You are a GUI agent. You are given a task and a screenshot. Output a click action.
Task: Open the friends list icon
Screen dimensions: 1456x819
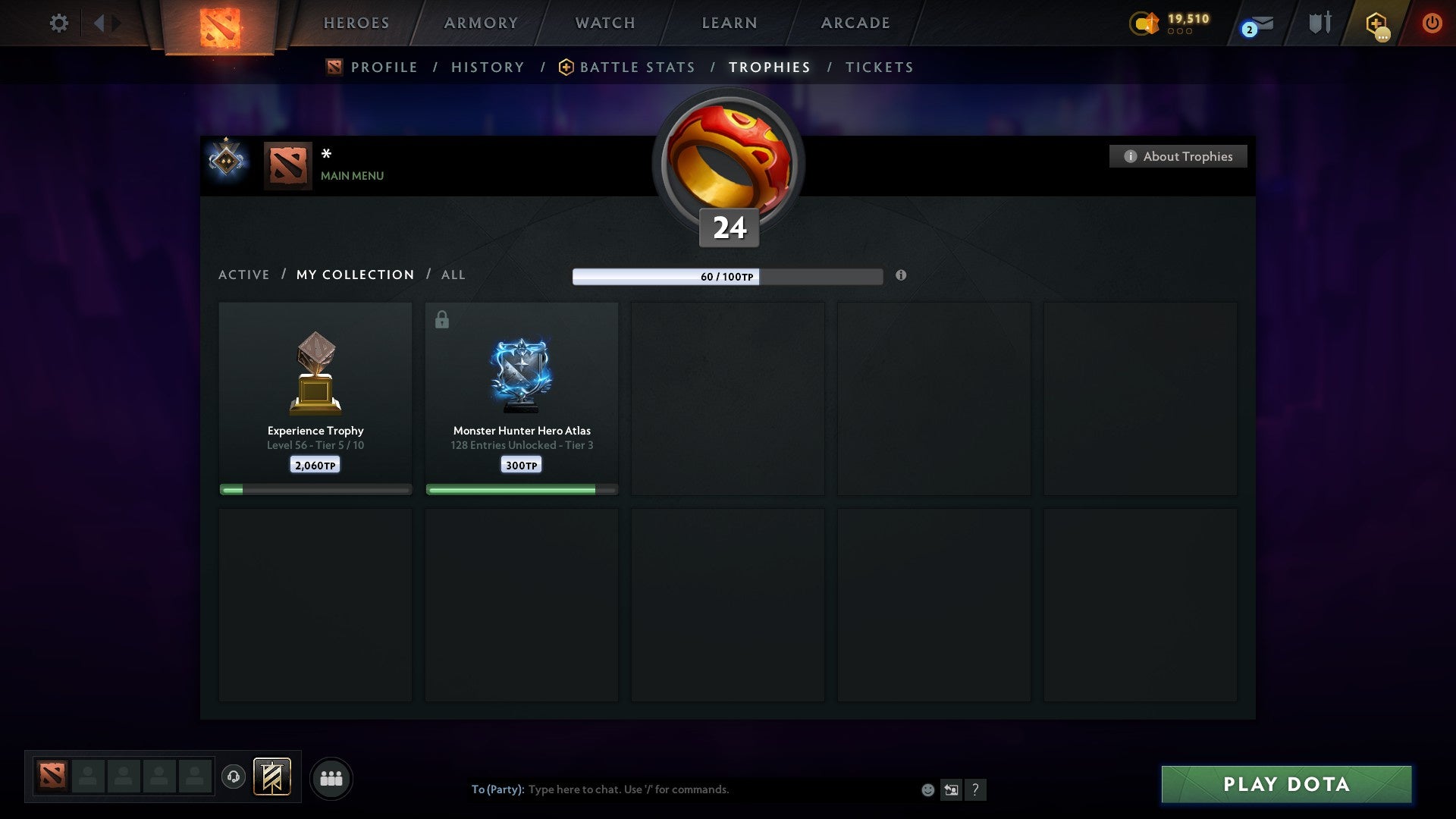(331, 777)
